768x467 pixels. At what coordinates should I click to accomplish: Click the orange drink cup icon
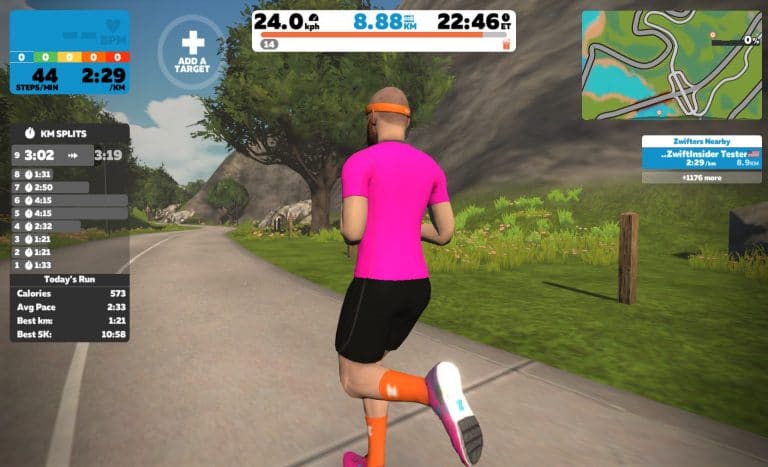coord(506,44)
